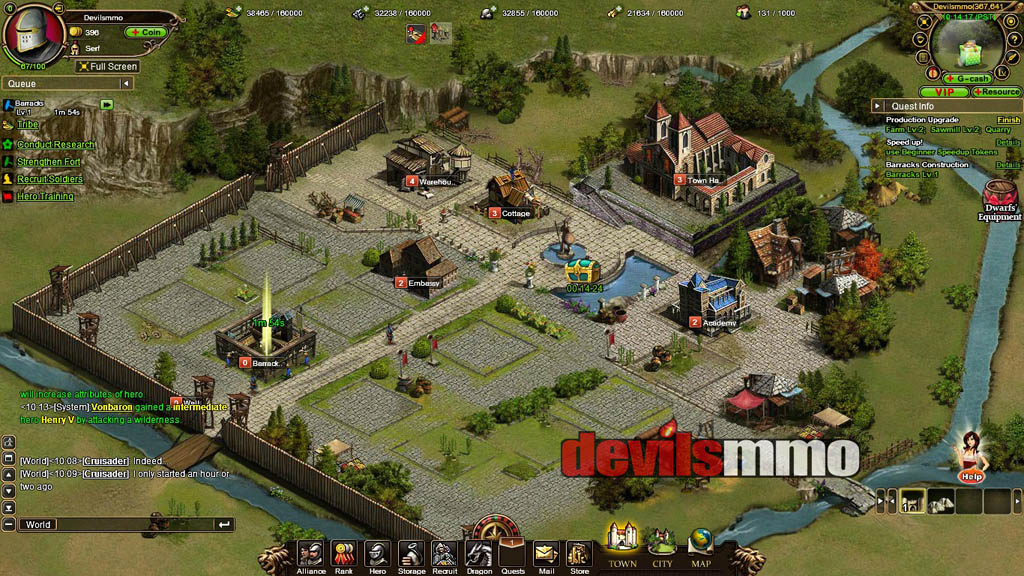1024x576 pixels.
Task: Open the Storage menu
Action: pos(411,554)
